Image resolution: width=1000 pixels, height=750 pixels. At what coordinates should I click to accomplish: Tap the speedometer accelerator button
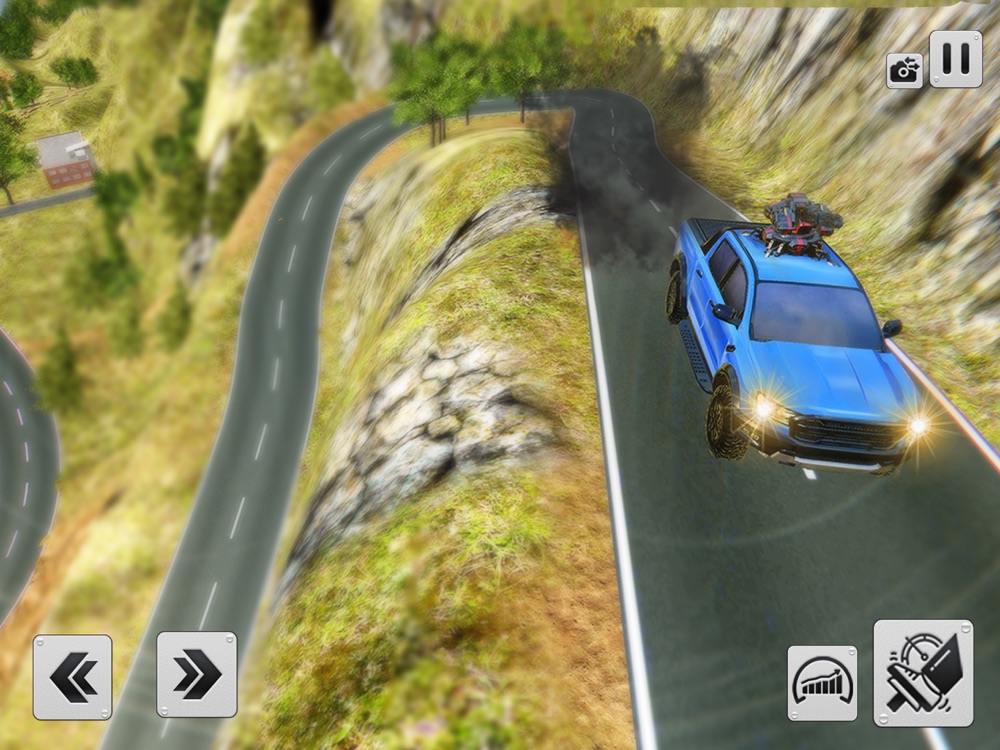pos(822,683)
